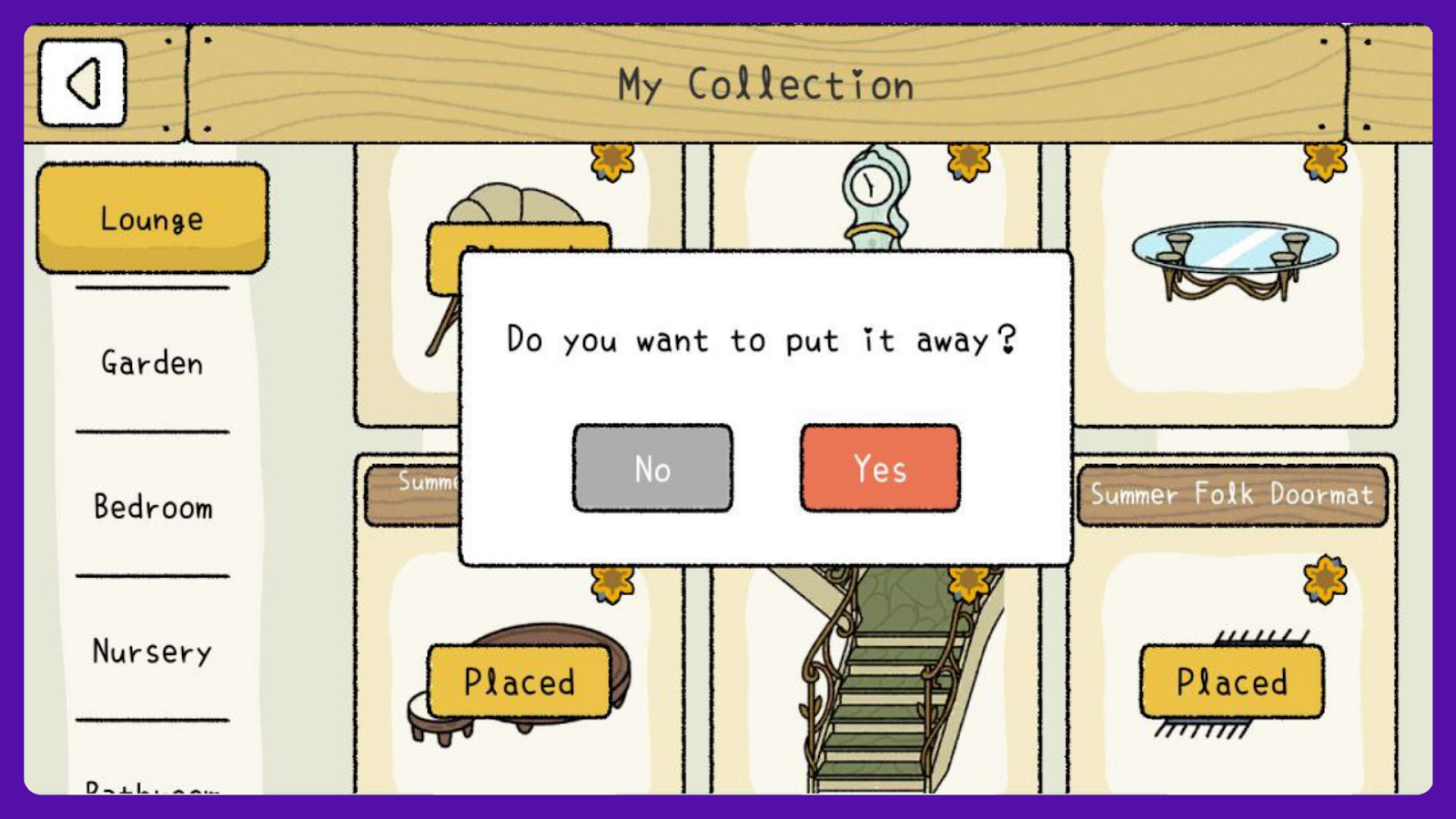Show the Nursery category
This screenshot has height=819, width=1456.
(152, 651)
